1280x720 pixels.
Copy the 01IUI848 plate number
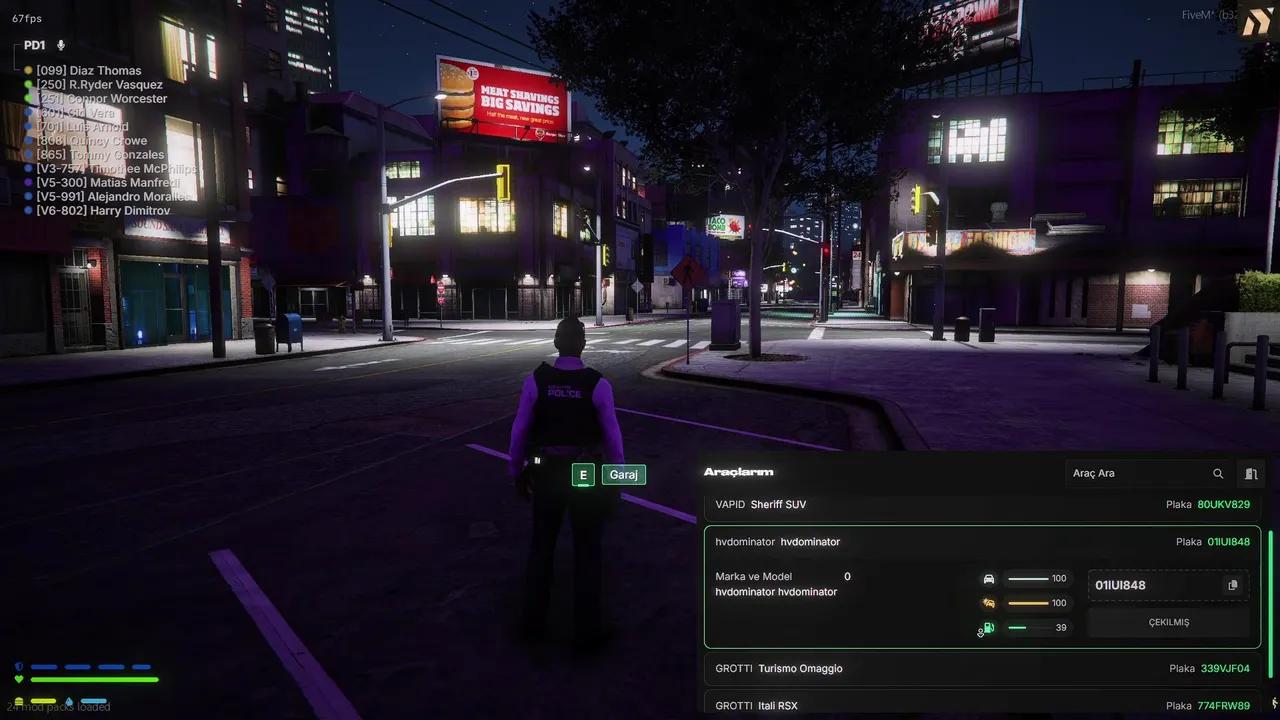[x=1232, y=585]
